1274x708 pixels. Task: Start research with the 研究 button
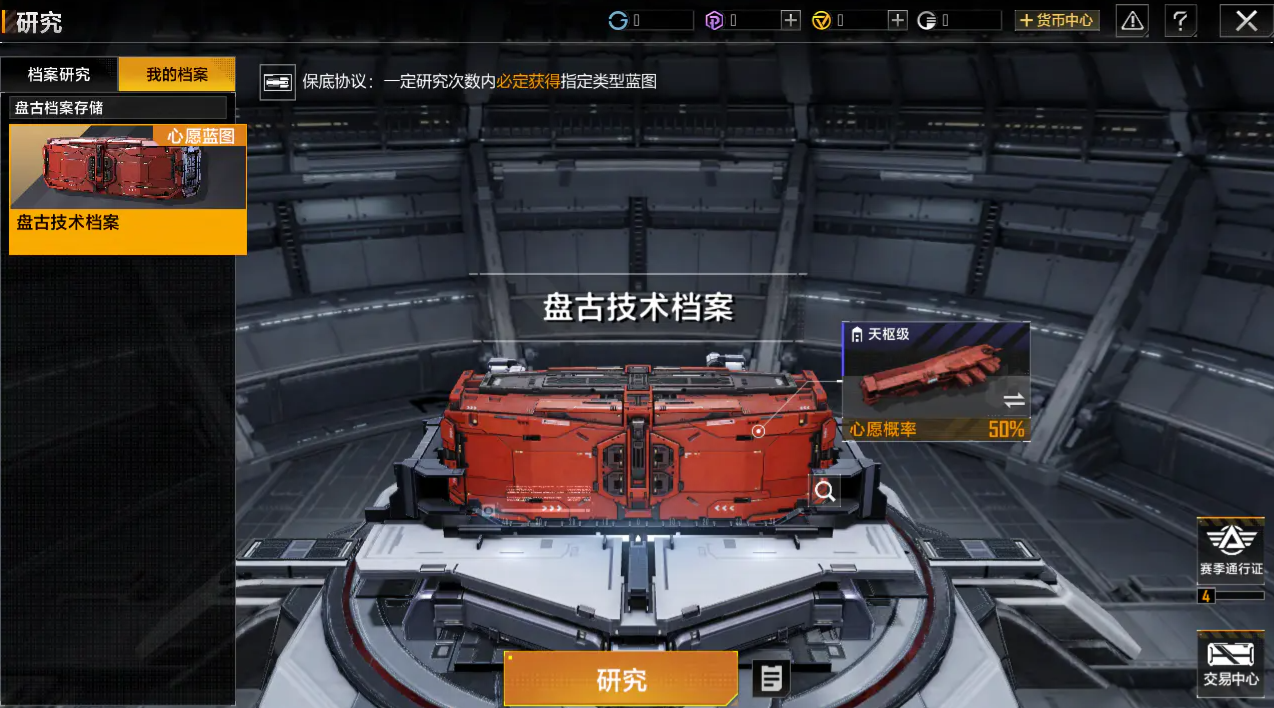click(621, 680)
